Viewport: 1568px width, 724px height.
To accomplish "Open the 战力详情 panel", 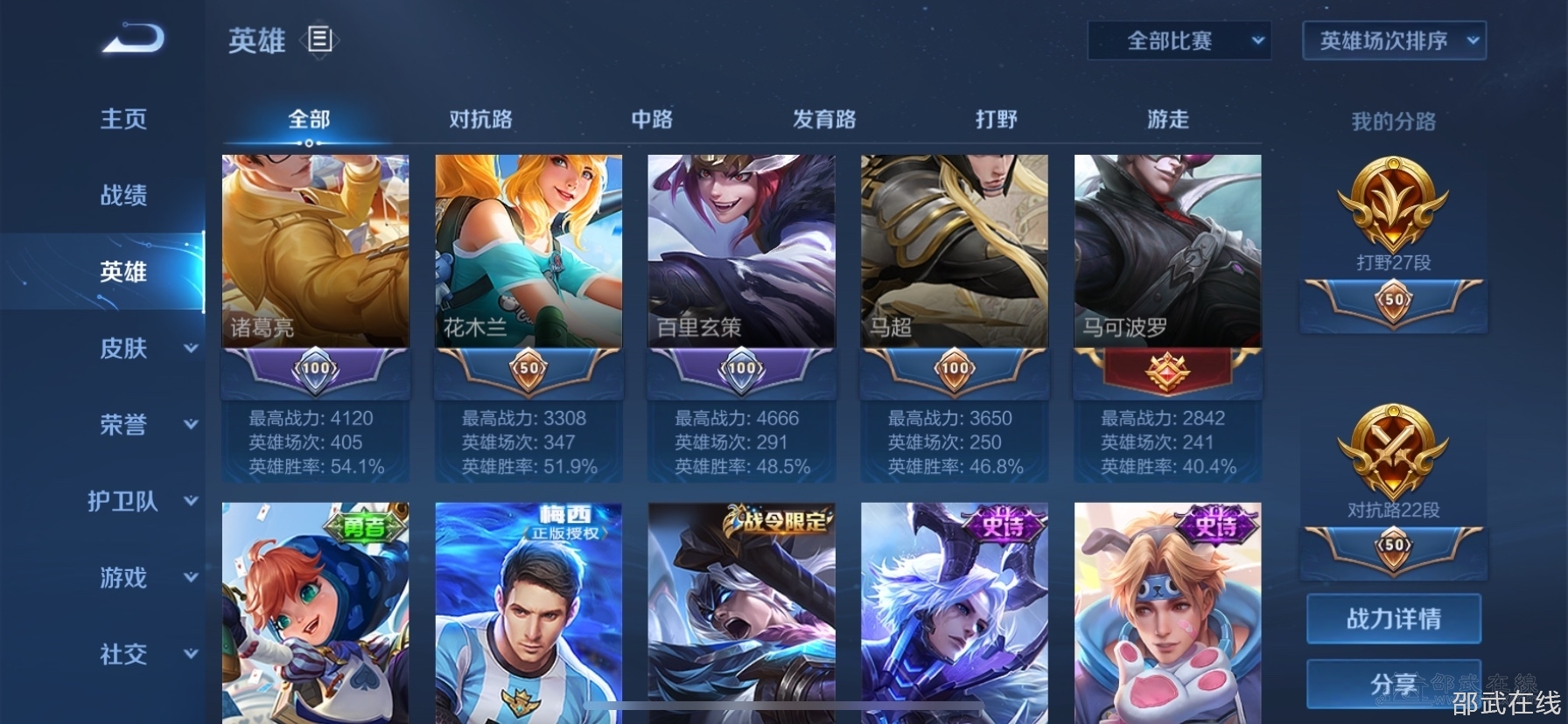I will pyautogui.click(x=1393, y=618).
